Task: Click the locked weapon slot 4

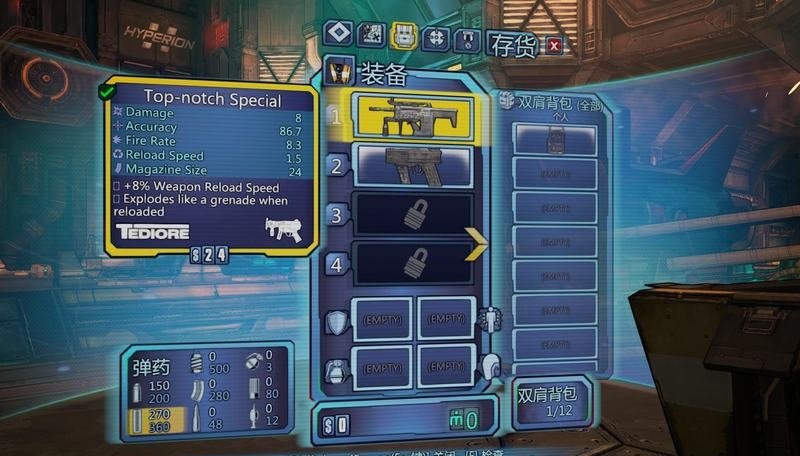Action: 415,264
